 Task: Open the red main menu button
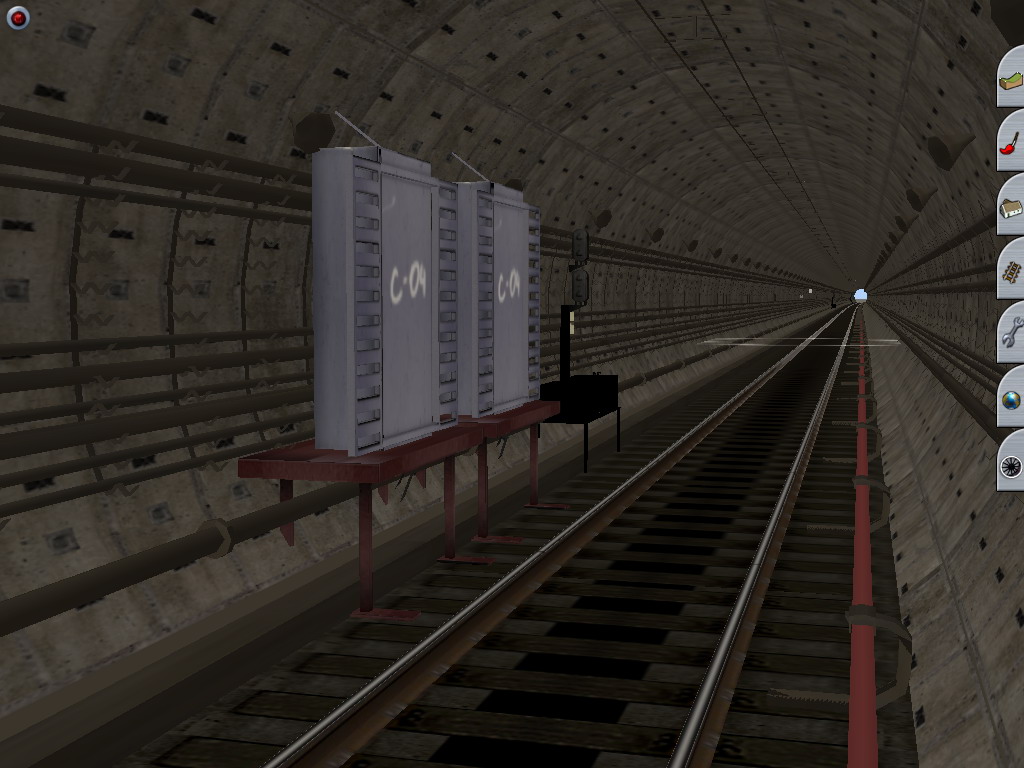pyautogui.click(x=18, y=18)
